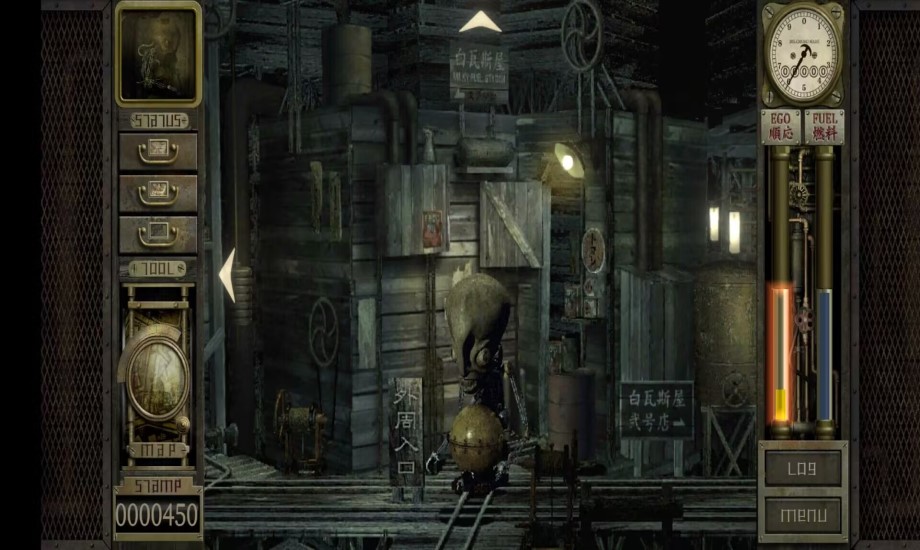Open the LOG button
This screenshot has width=920, height=550.
click(802, 468)
